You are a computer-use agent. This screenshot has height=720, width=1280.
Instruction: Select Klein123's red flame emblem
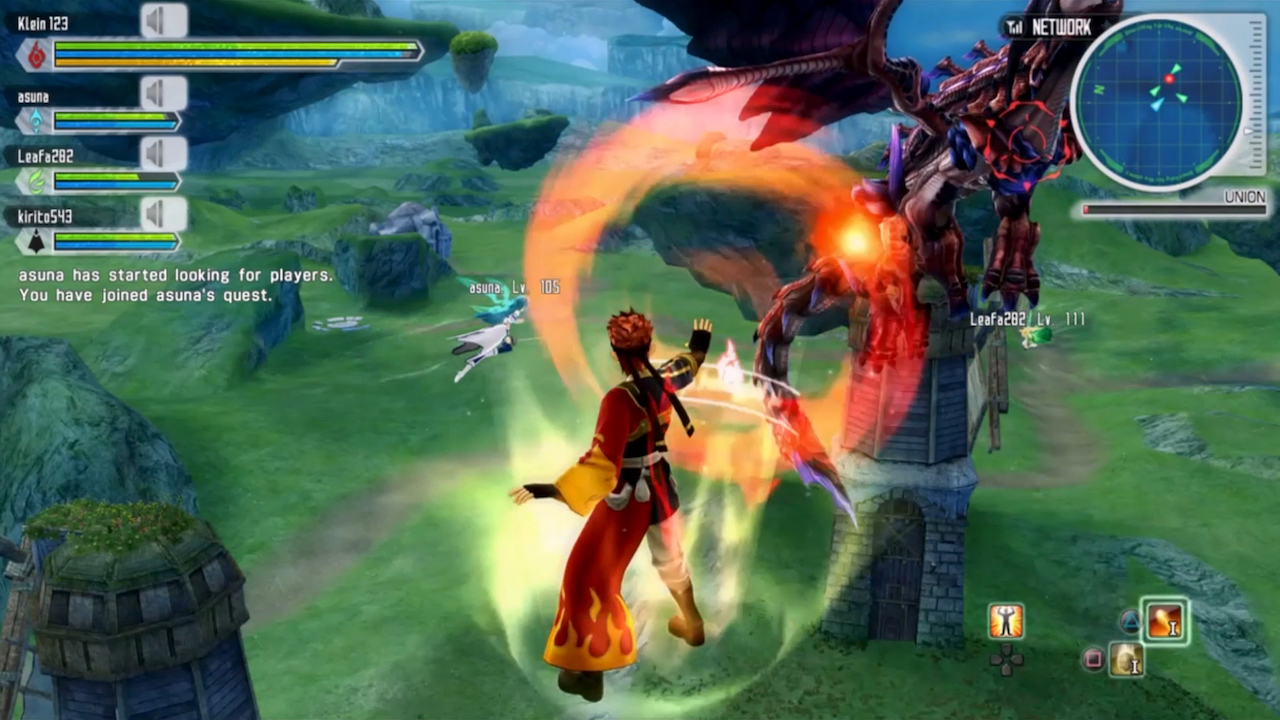37,55
